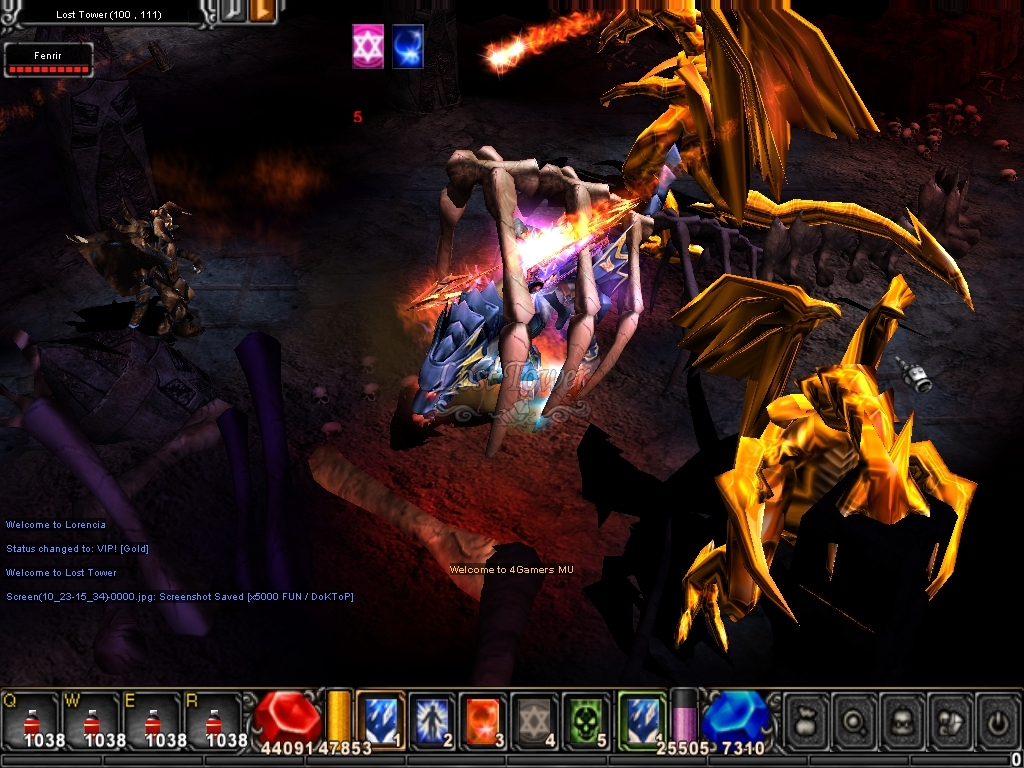The width and height of the screenshot is (1024, 768).
Task: Use the W potion slot
Action: (x=92, y=720)
